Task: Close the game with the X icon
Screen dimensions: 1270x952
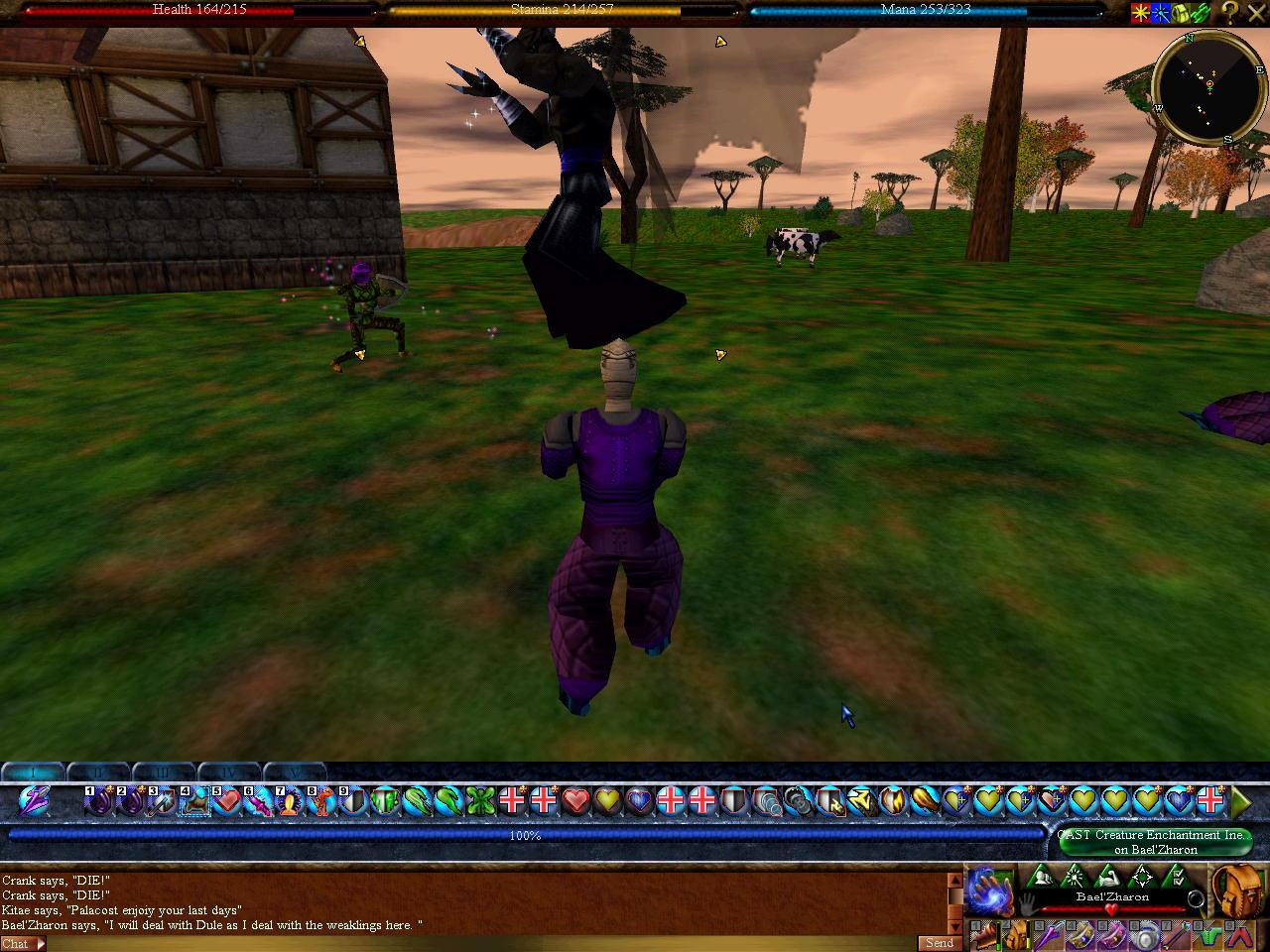Action: point(1257,13)
